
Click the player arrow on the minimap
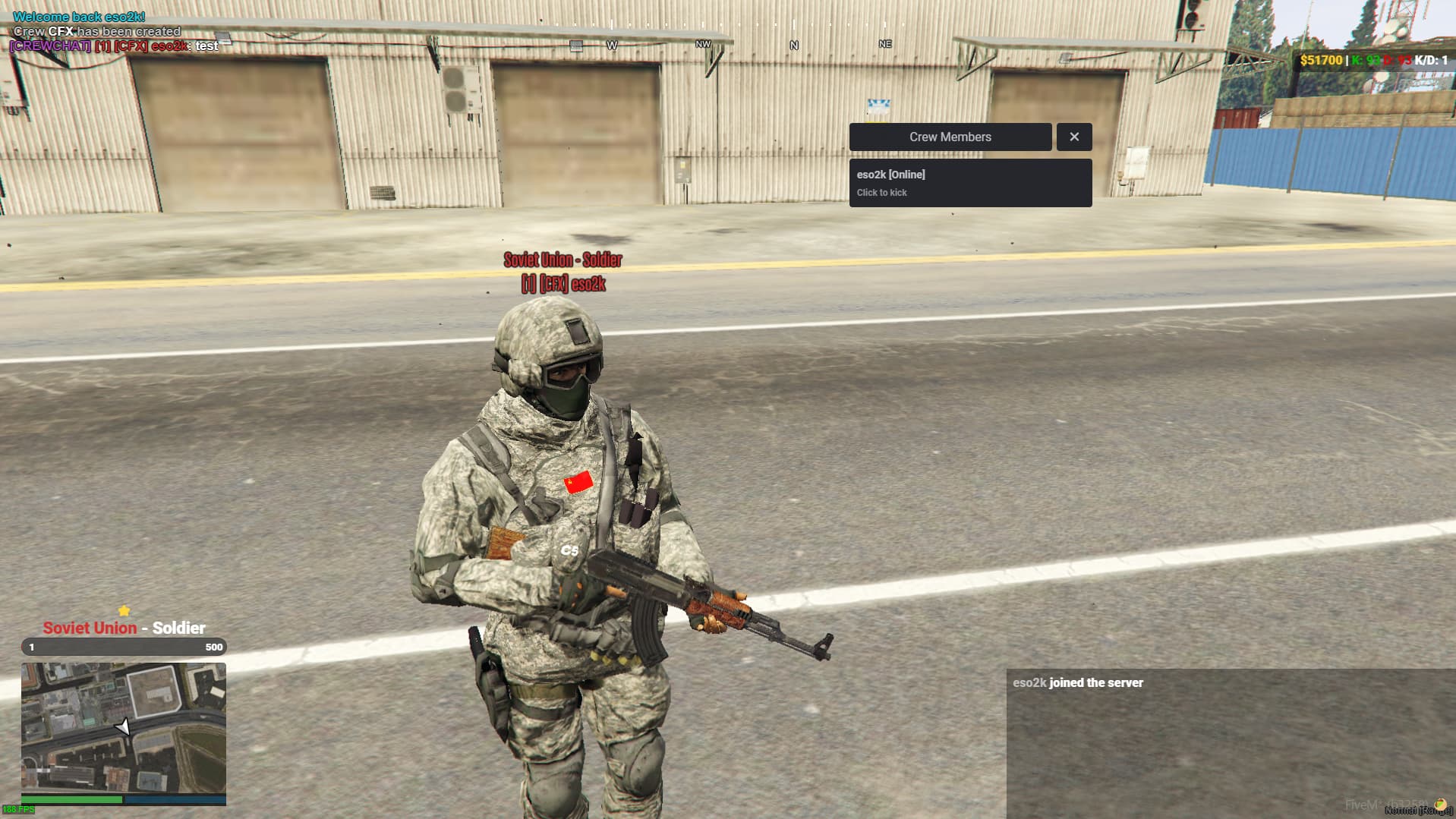(x=124, y=726)
